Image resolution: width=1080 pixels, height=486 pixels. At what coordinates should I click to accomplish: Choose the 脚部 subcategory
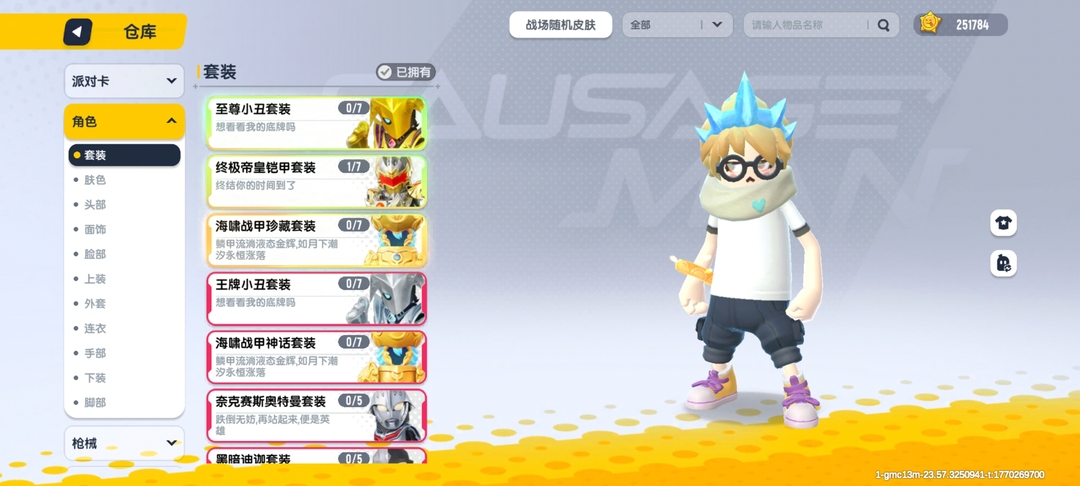point(95,403)
